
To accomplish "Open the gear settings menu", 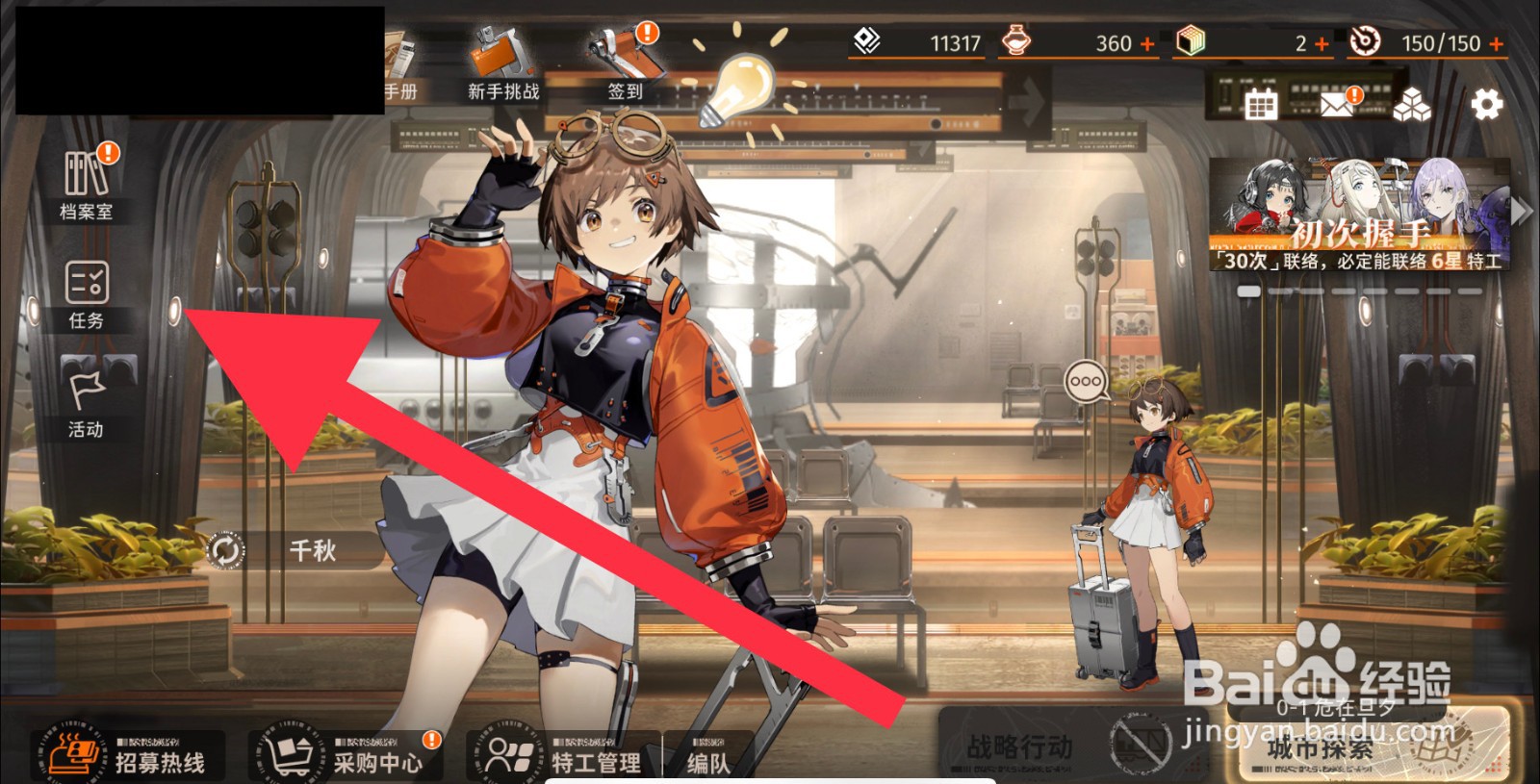I will tap(1487, 103).
